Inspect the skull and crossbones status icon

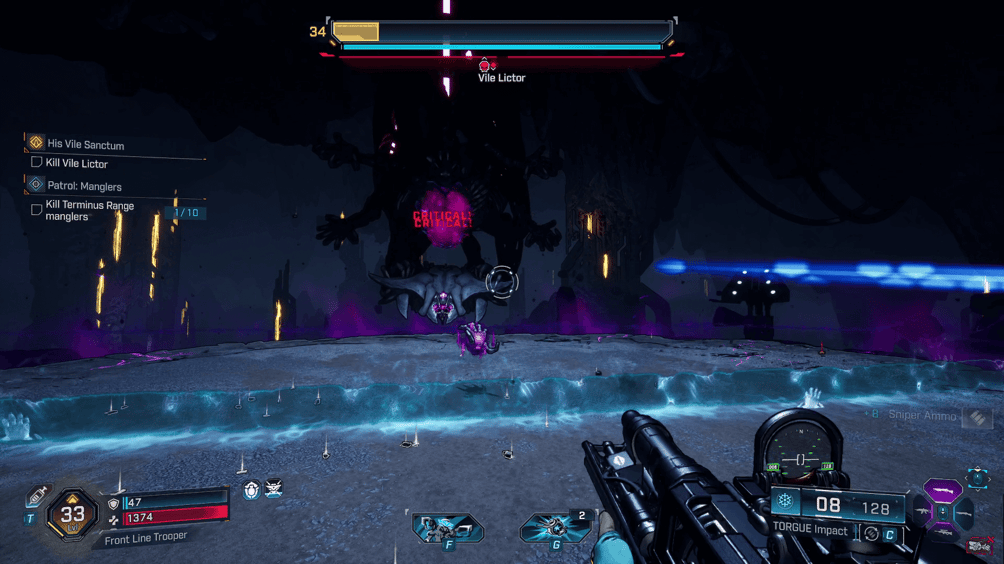[273, 490]
